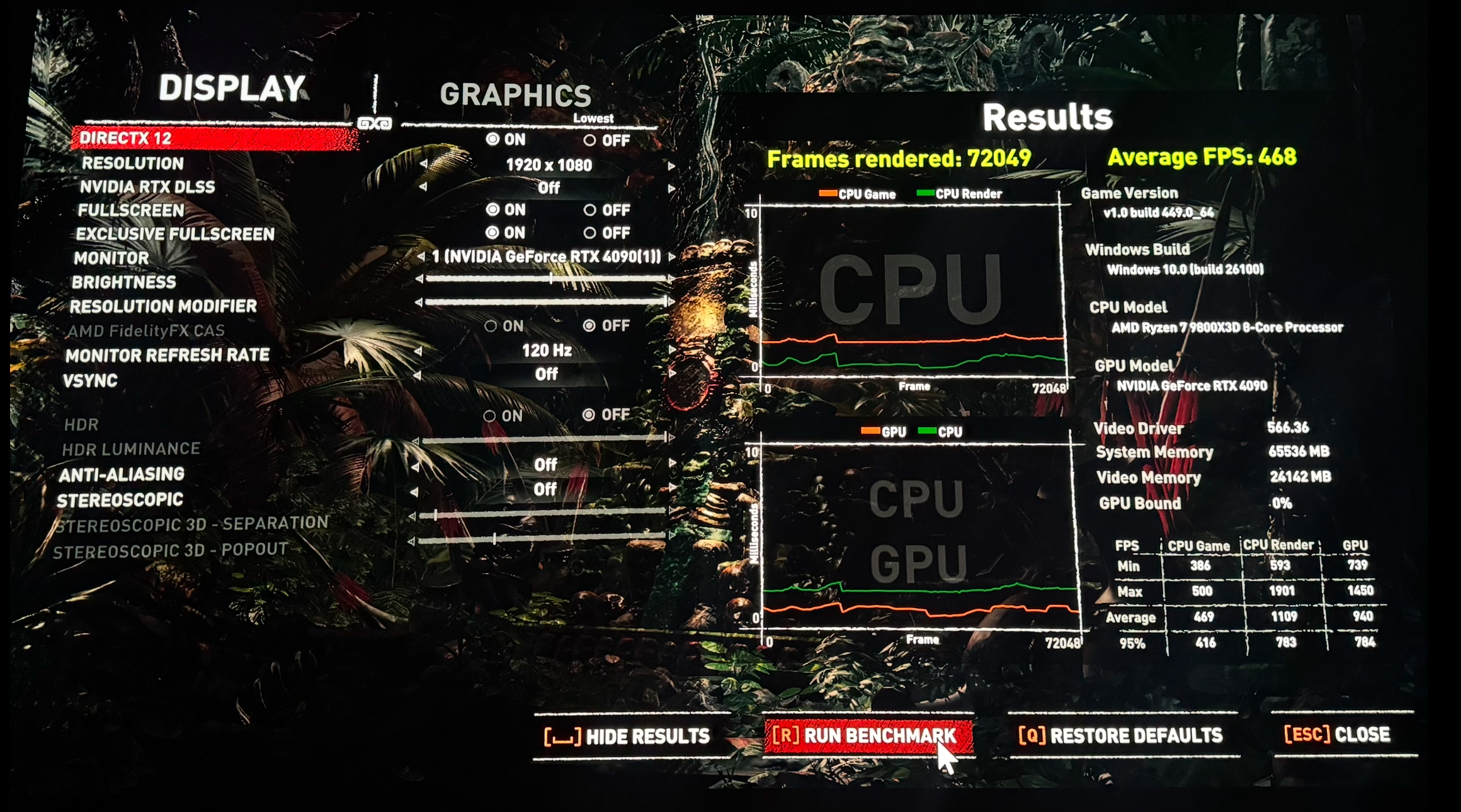Run the benchmark
The height and width of the screenshot is (812, 1461).
point(867,736)
